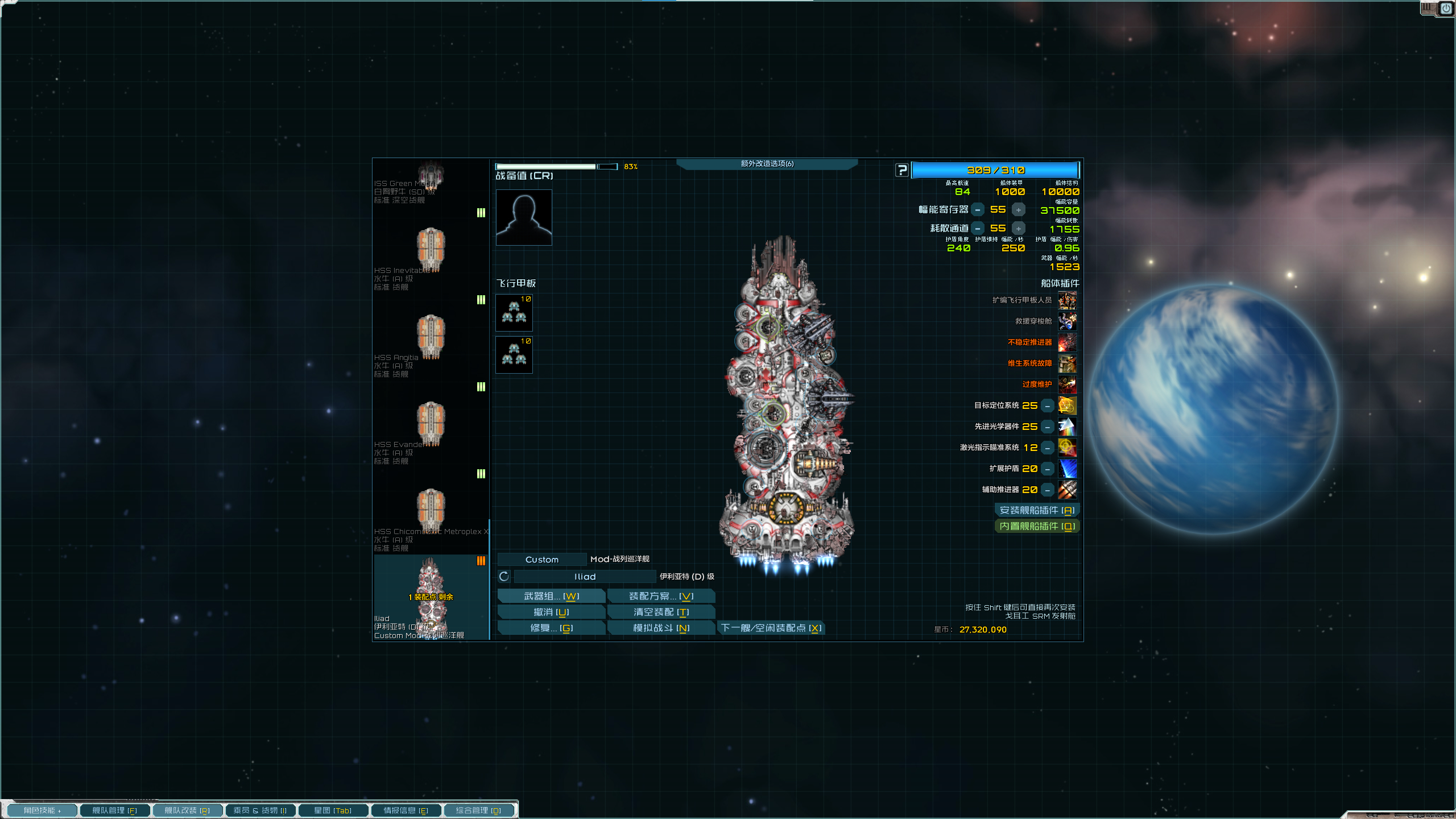Click the ship name field Iliad
Image resolution: width=1456 pixels, height=819 pixels.
[585, 577]
